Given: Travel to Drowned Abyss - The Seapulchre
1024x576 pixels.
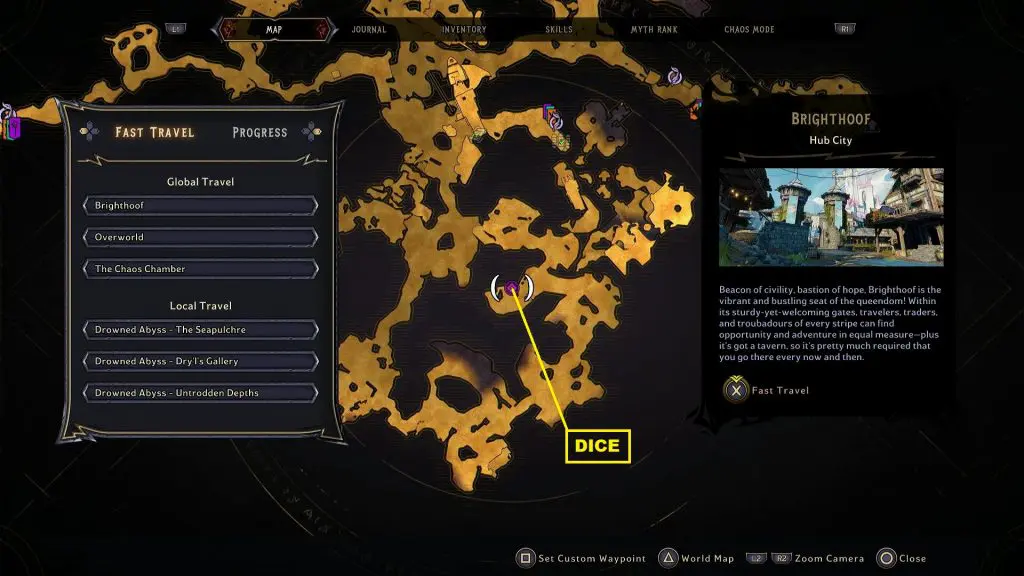Looking at the screenshot, I should coord(201,330).
